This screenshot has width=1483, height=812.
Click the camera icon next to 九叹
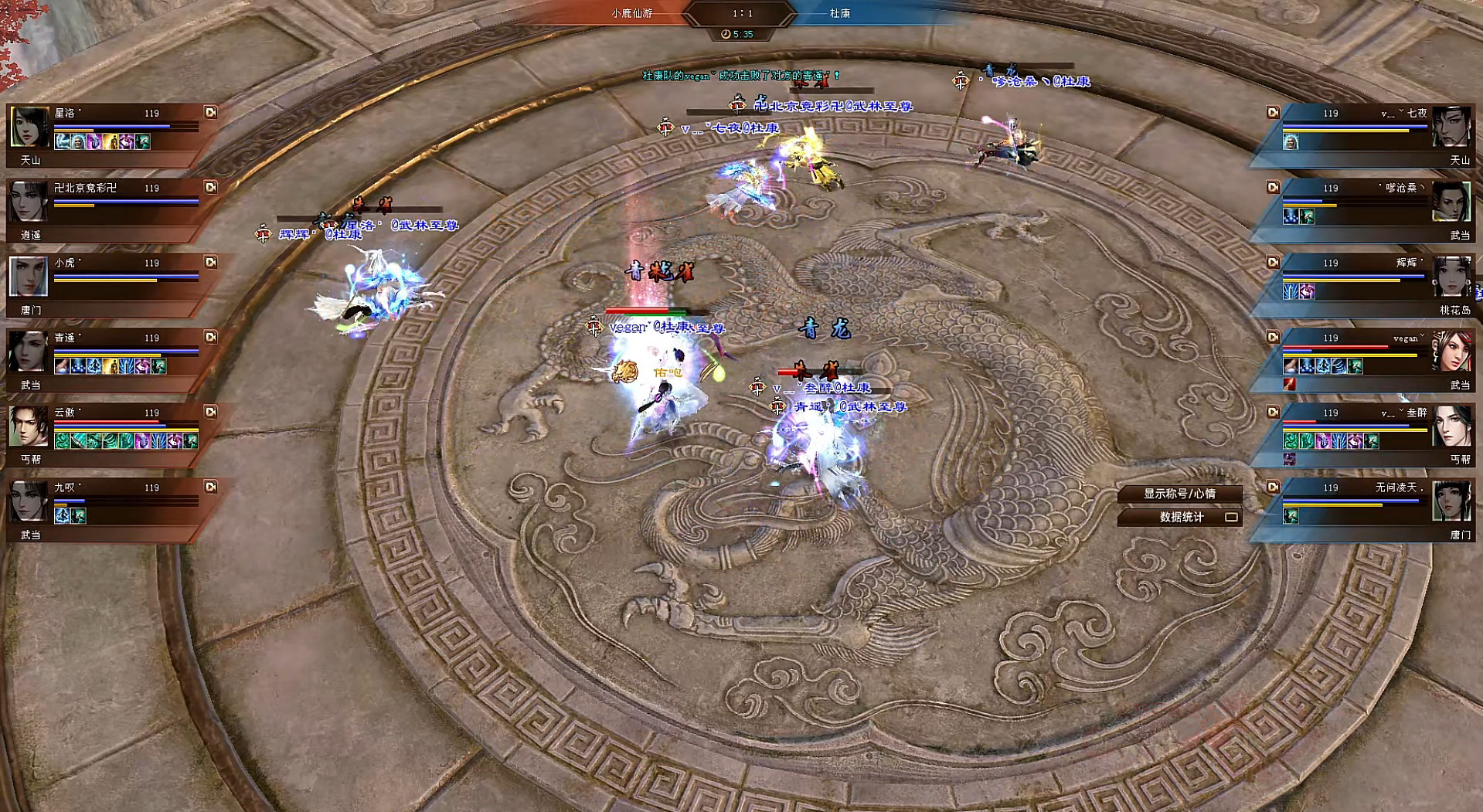210,487
